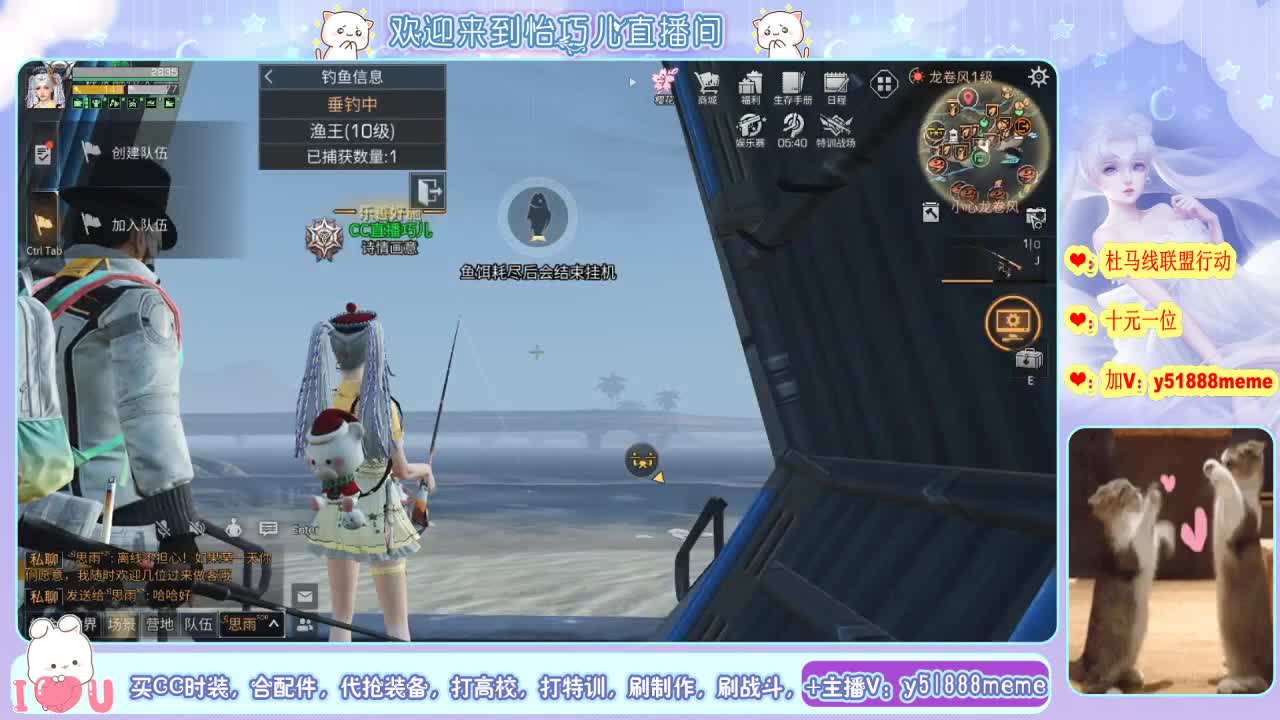Enter the 娱乐赛 entertainment match mode

coord(750,128)
